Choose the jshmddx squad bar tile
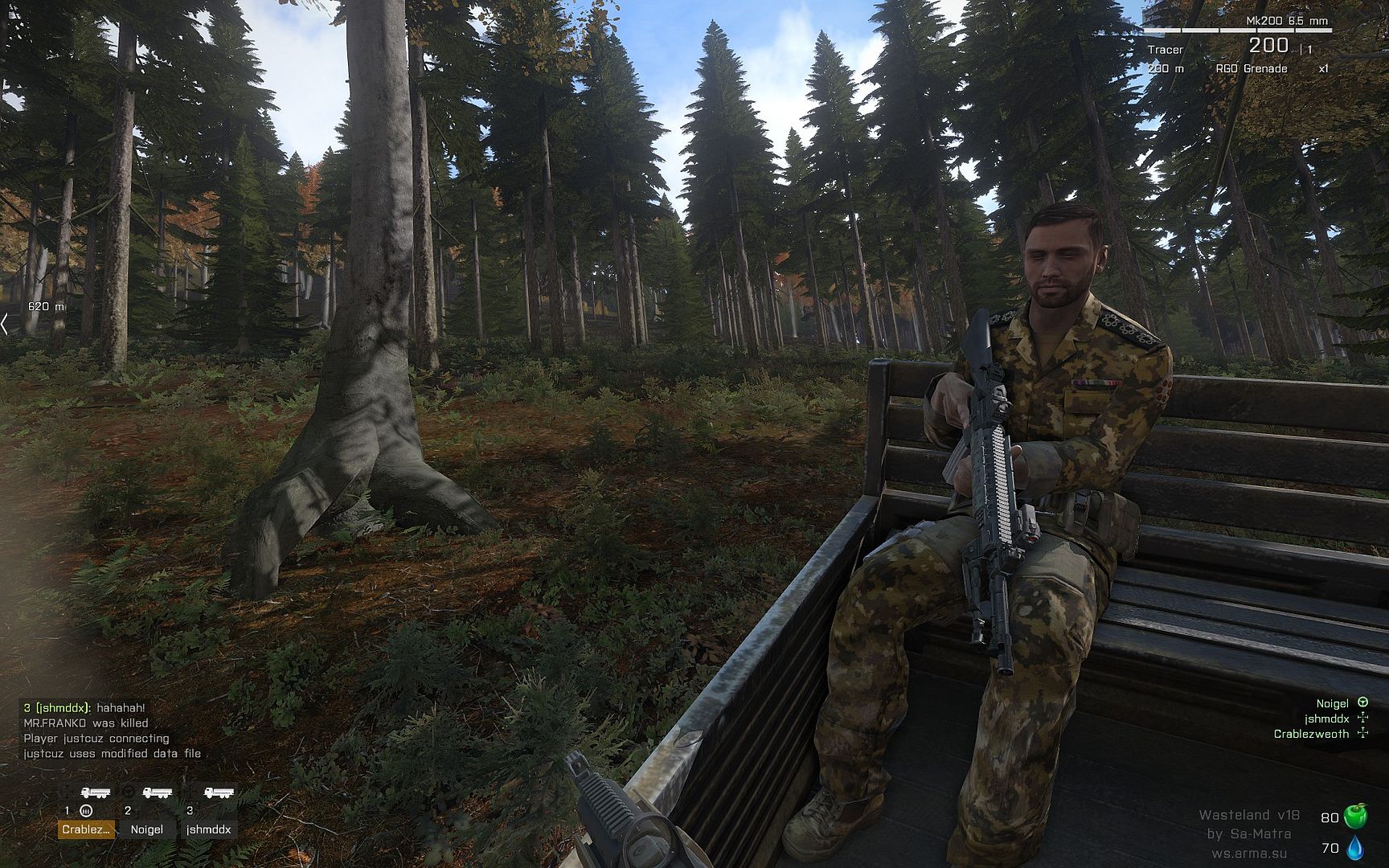Viewport: 1389px width, 868px height. tap(208, 829)
